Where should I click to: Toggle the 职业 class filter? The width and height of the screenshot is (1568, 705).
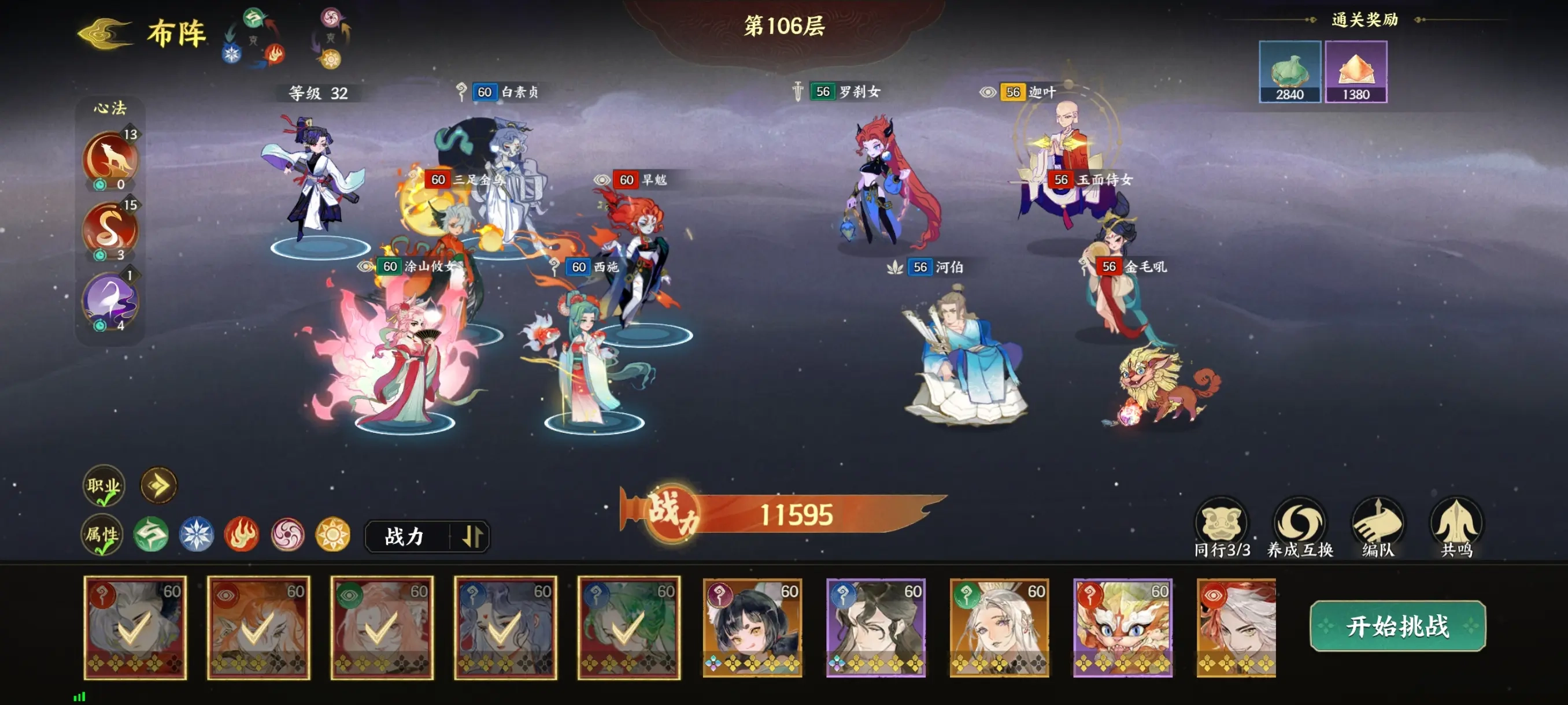[103, 485]
